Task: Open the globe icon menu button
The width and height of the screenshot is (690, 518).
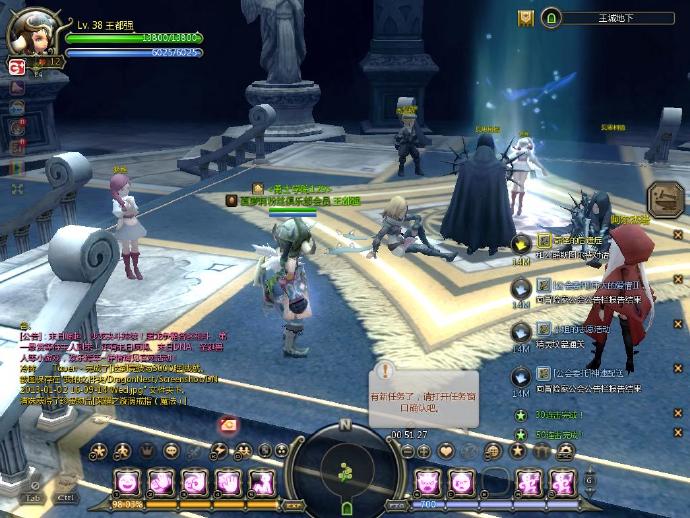Action: 495,451
